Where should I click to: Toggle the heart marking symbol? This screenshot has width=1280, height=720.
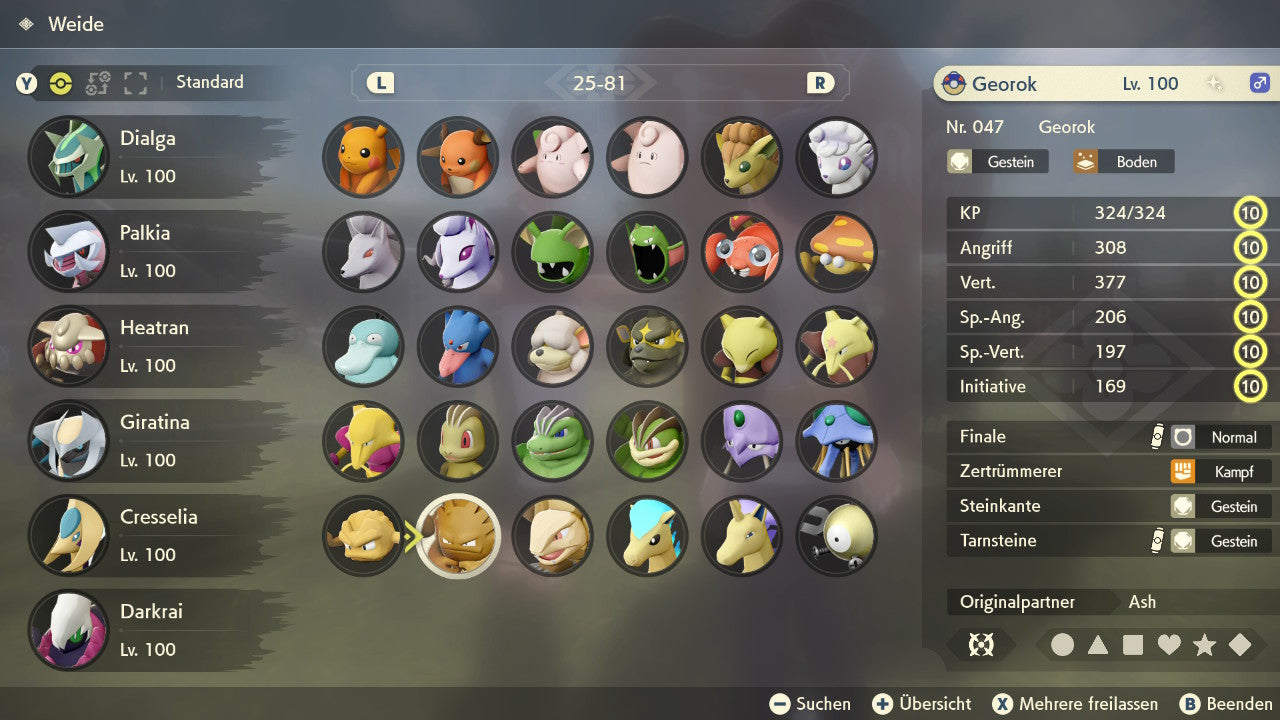tap(1169, 645)
